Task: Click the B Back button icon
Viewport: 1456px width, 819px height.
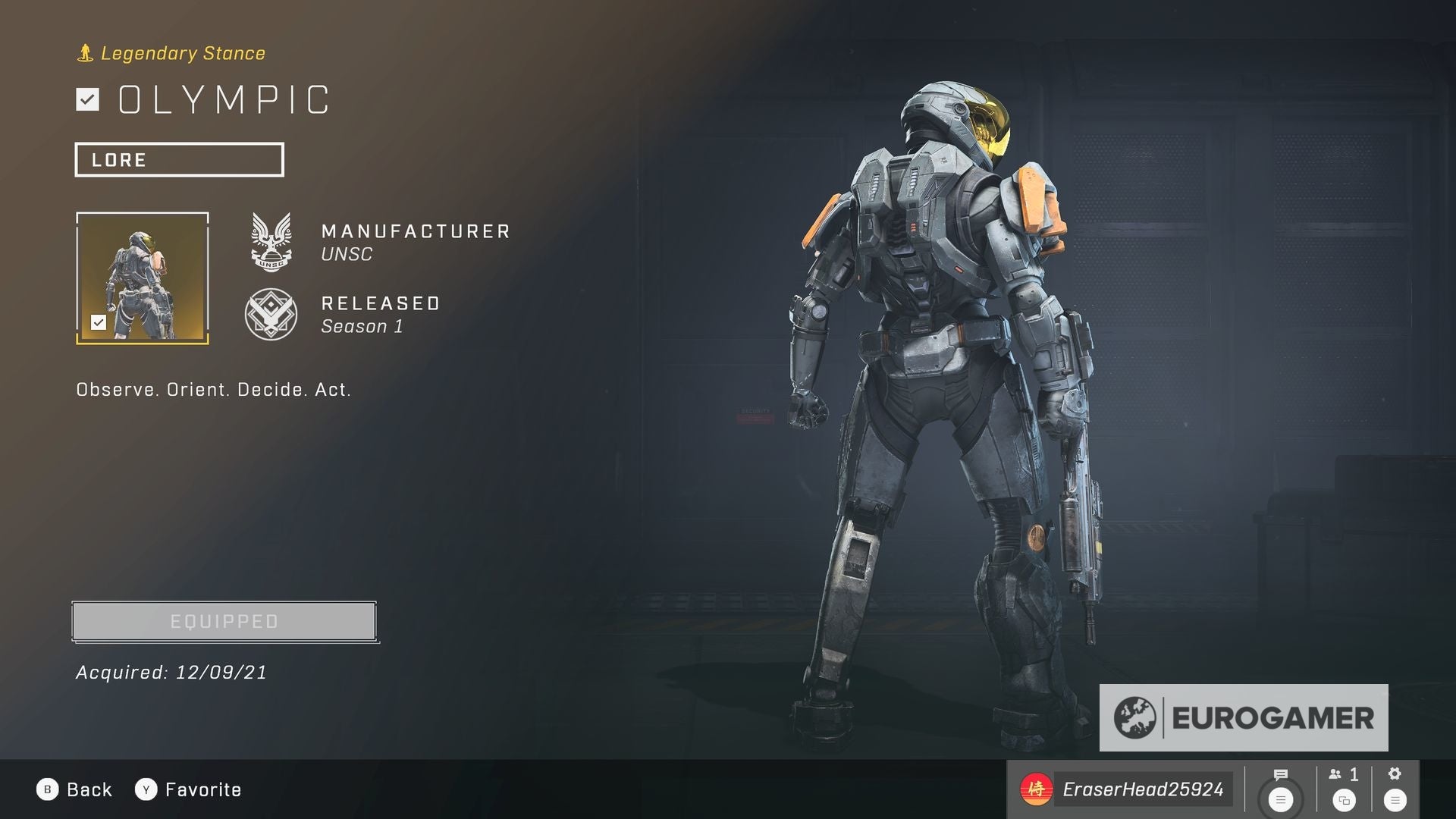Action: pyautogui.click(x=48, y=789)
